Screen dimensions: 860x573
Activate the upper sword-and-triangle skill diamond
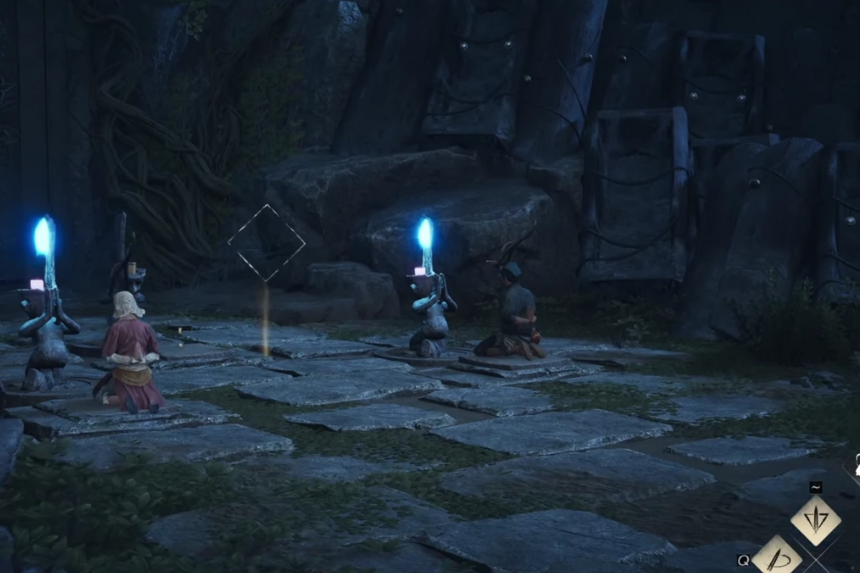(x=815, y=520)
